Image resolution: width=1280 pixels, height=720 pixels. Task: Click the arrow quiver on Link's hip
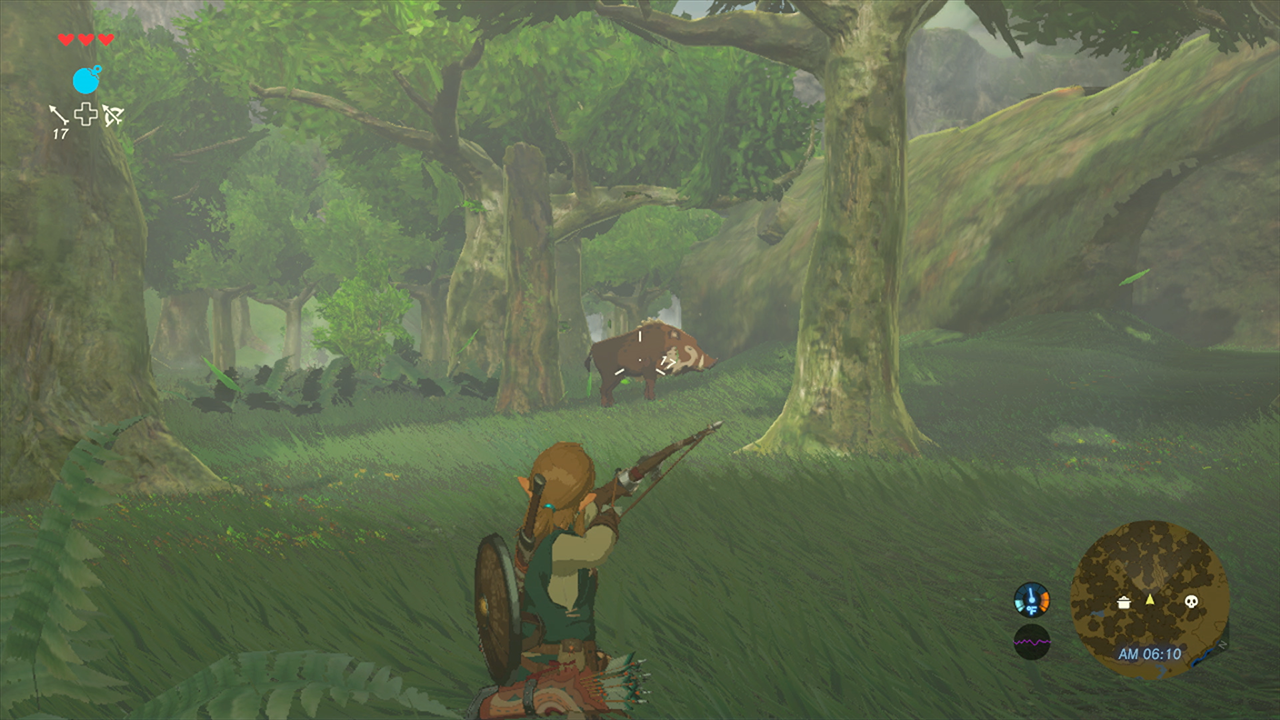tap(565, 690)
